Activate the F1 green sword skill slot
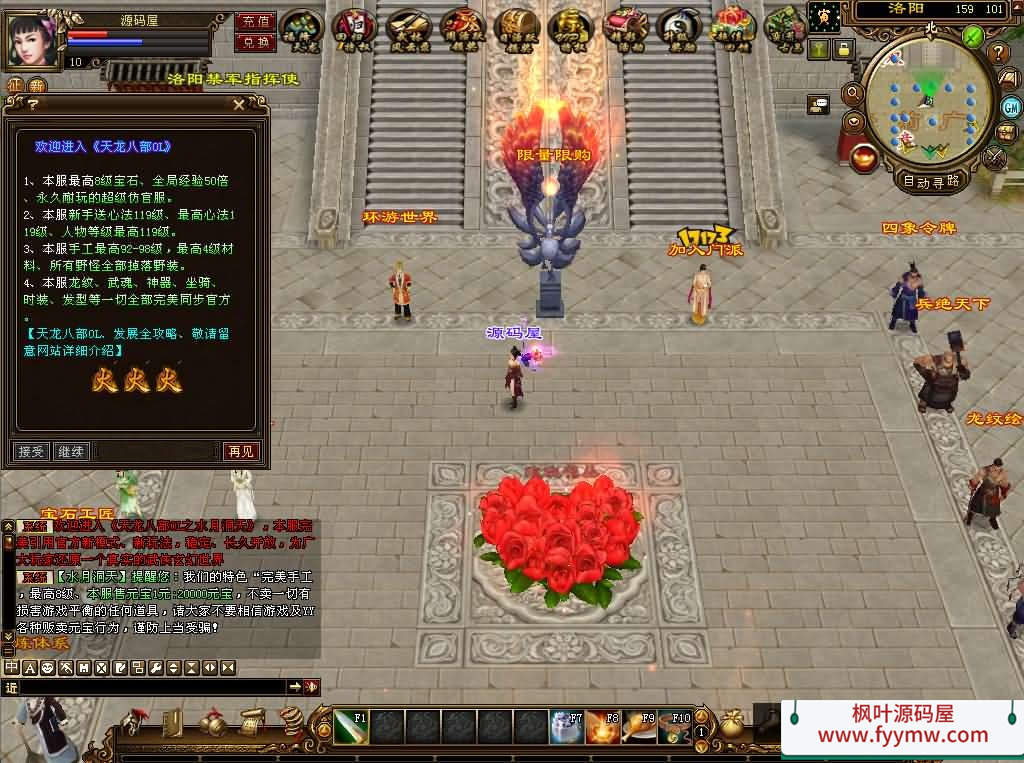1024x763 pixels. coord(350,727)
